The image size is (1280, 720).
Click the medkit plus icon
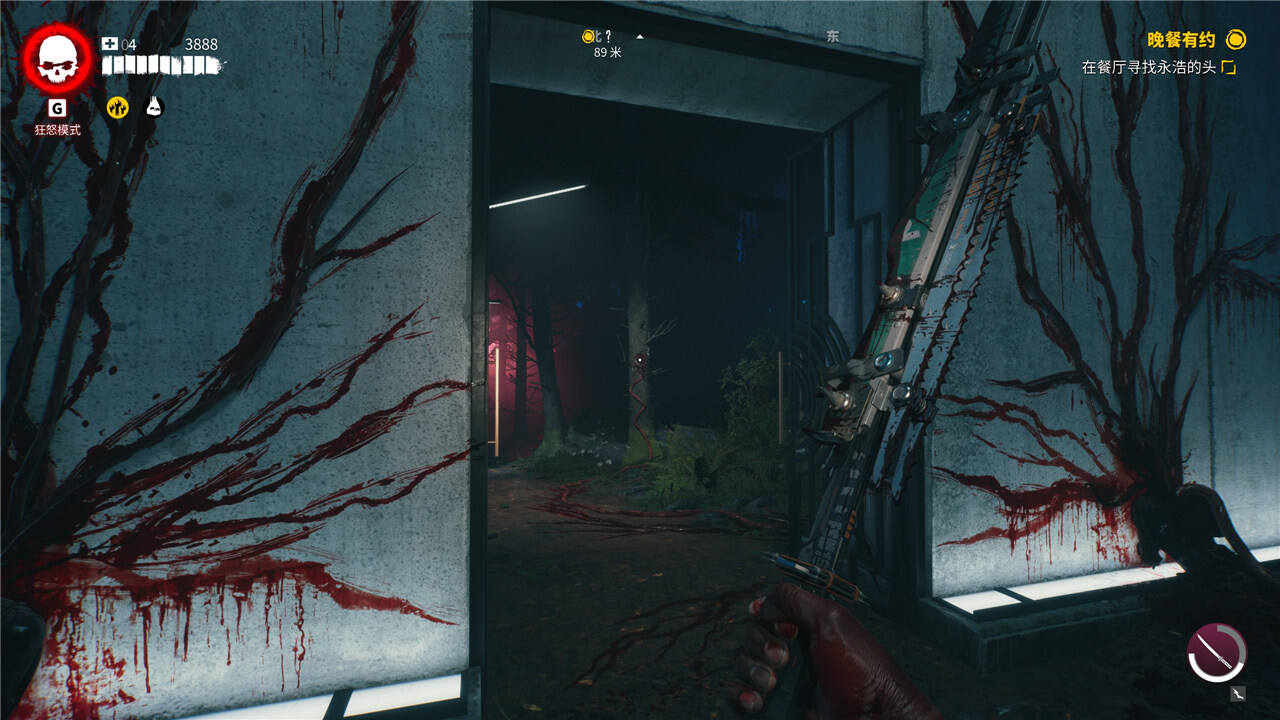click(110, 44)
